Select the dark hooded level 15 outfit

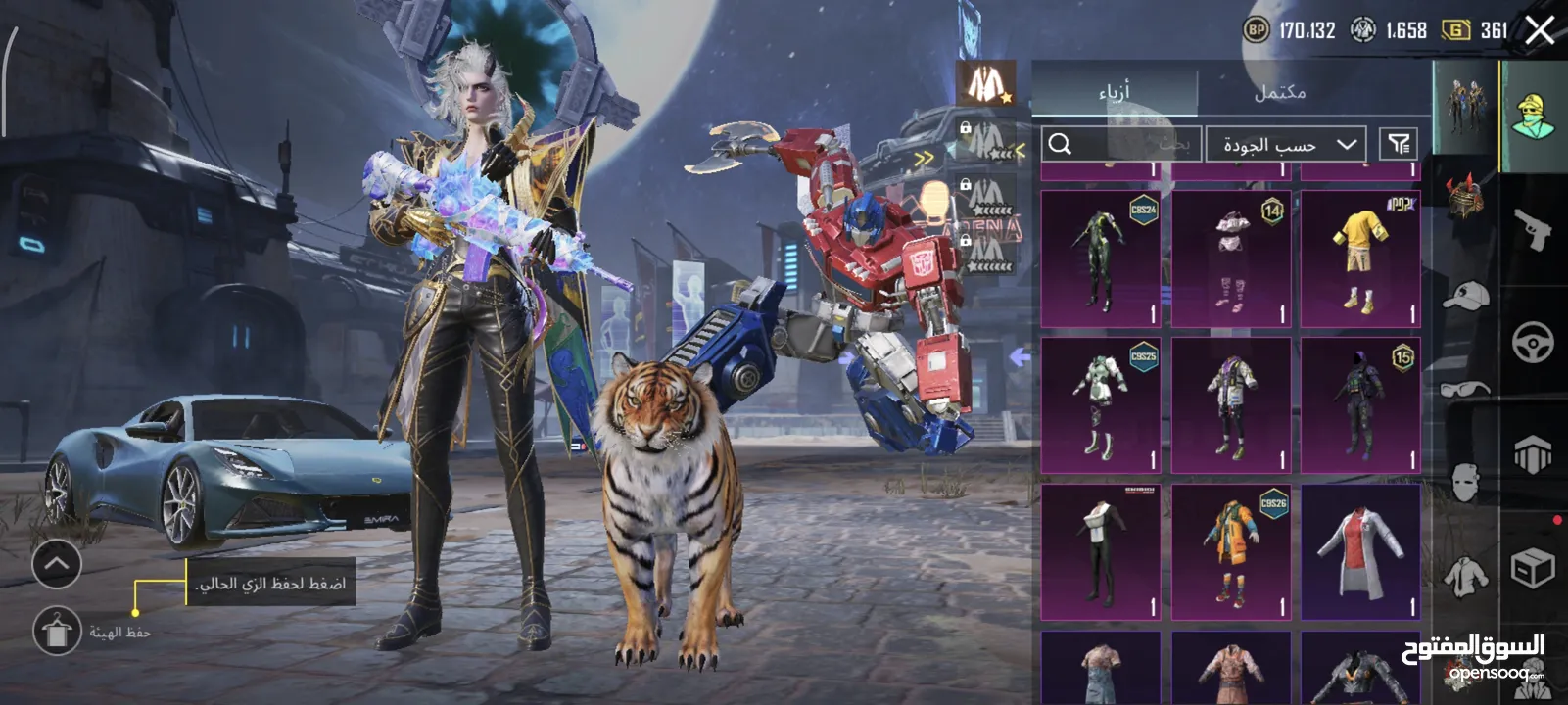[x=1360, y=405]
